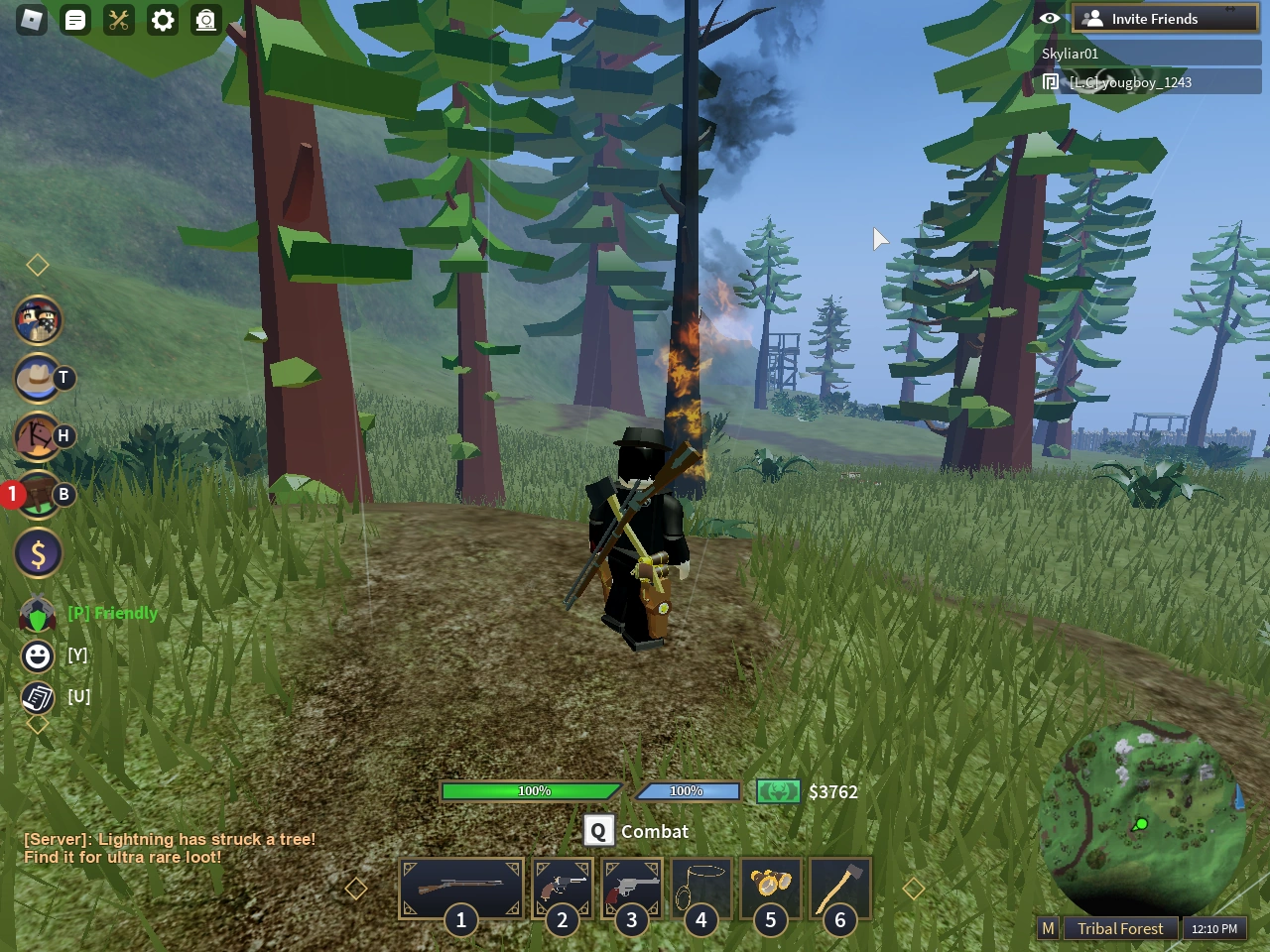
Task: Click the green health bar at 100%
Action: point(533,790)
